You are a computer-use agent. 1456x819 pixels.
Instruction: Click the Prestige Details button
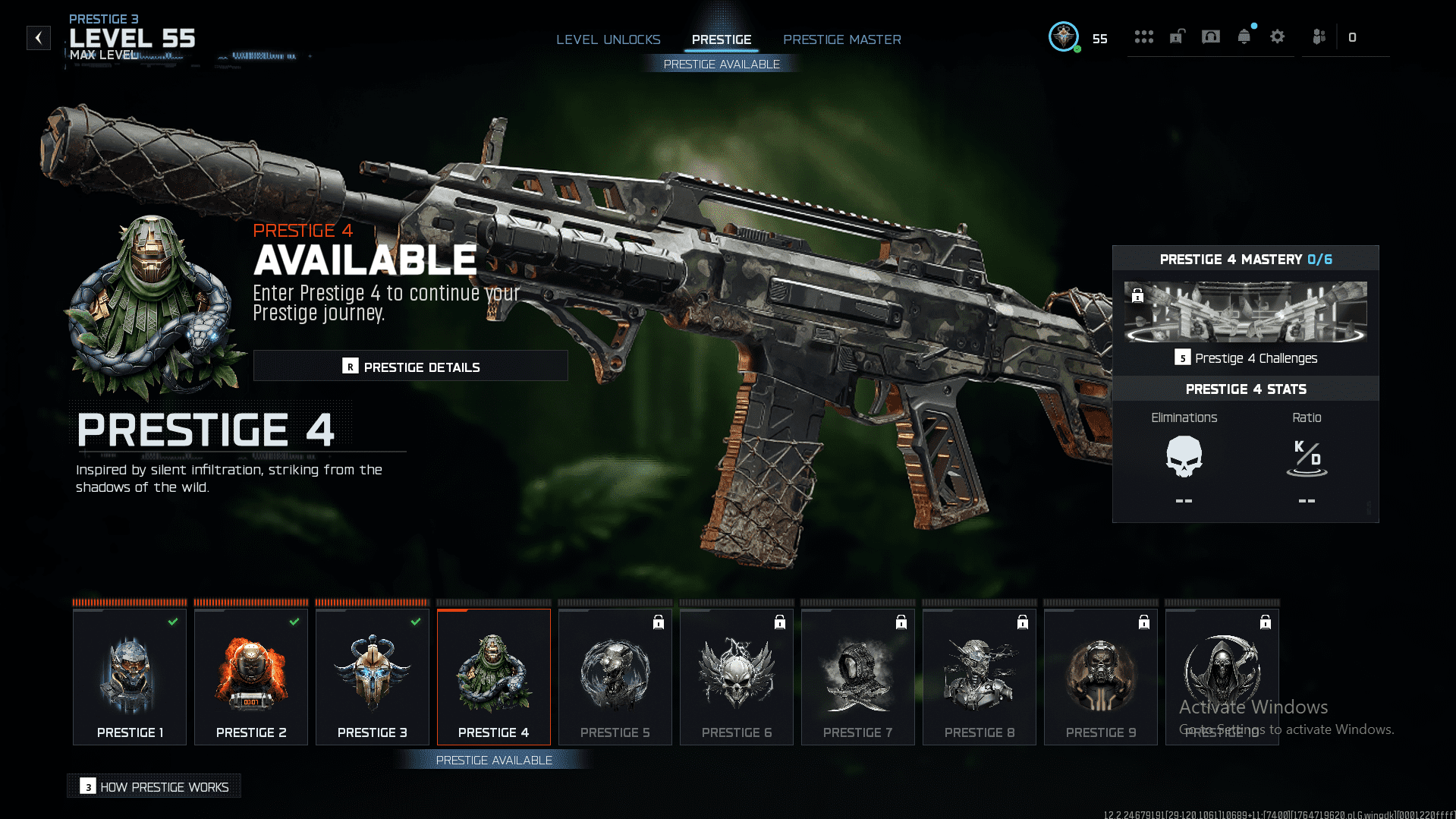410,366
